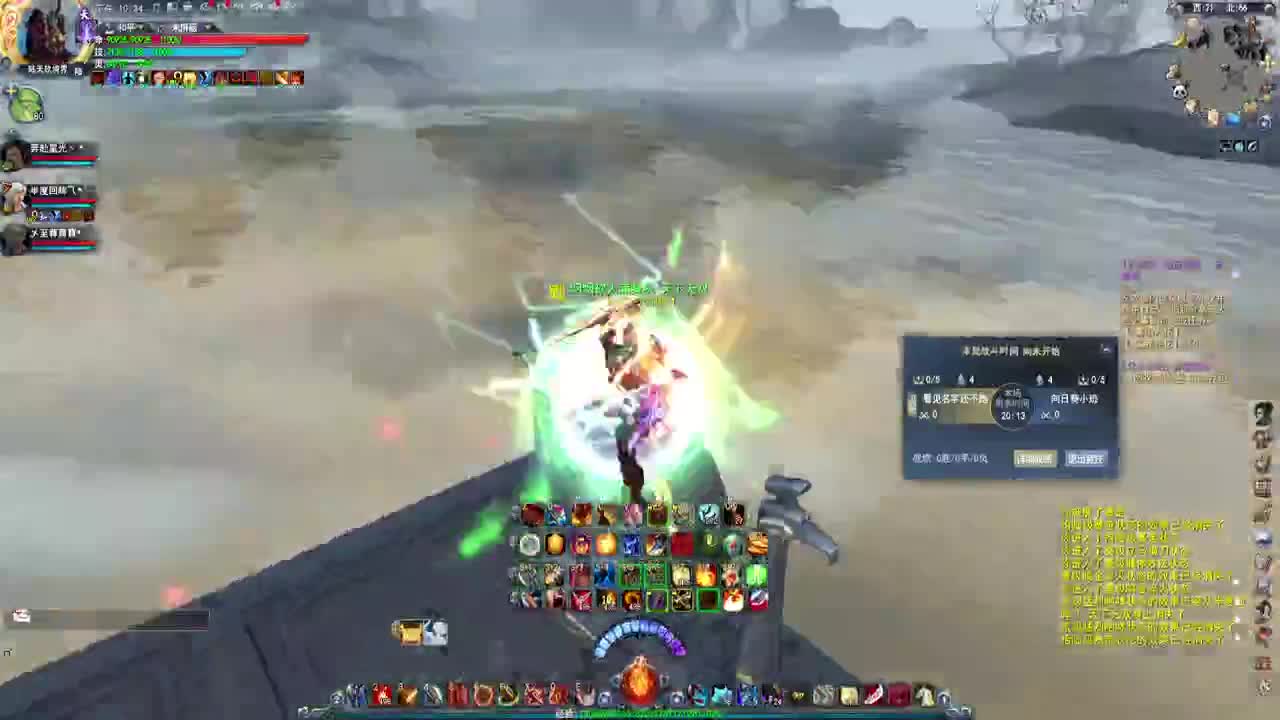Select the sword skill on the lower action bar

(x=432, y=693)
